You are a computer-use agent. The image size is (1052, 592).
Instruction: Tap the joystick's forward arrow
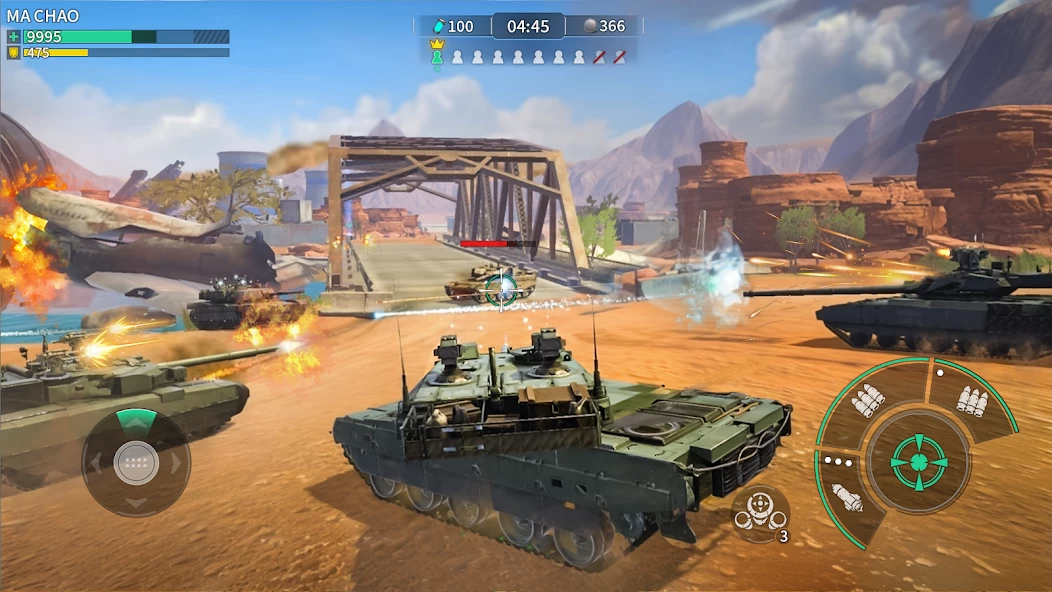(136, 421)
